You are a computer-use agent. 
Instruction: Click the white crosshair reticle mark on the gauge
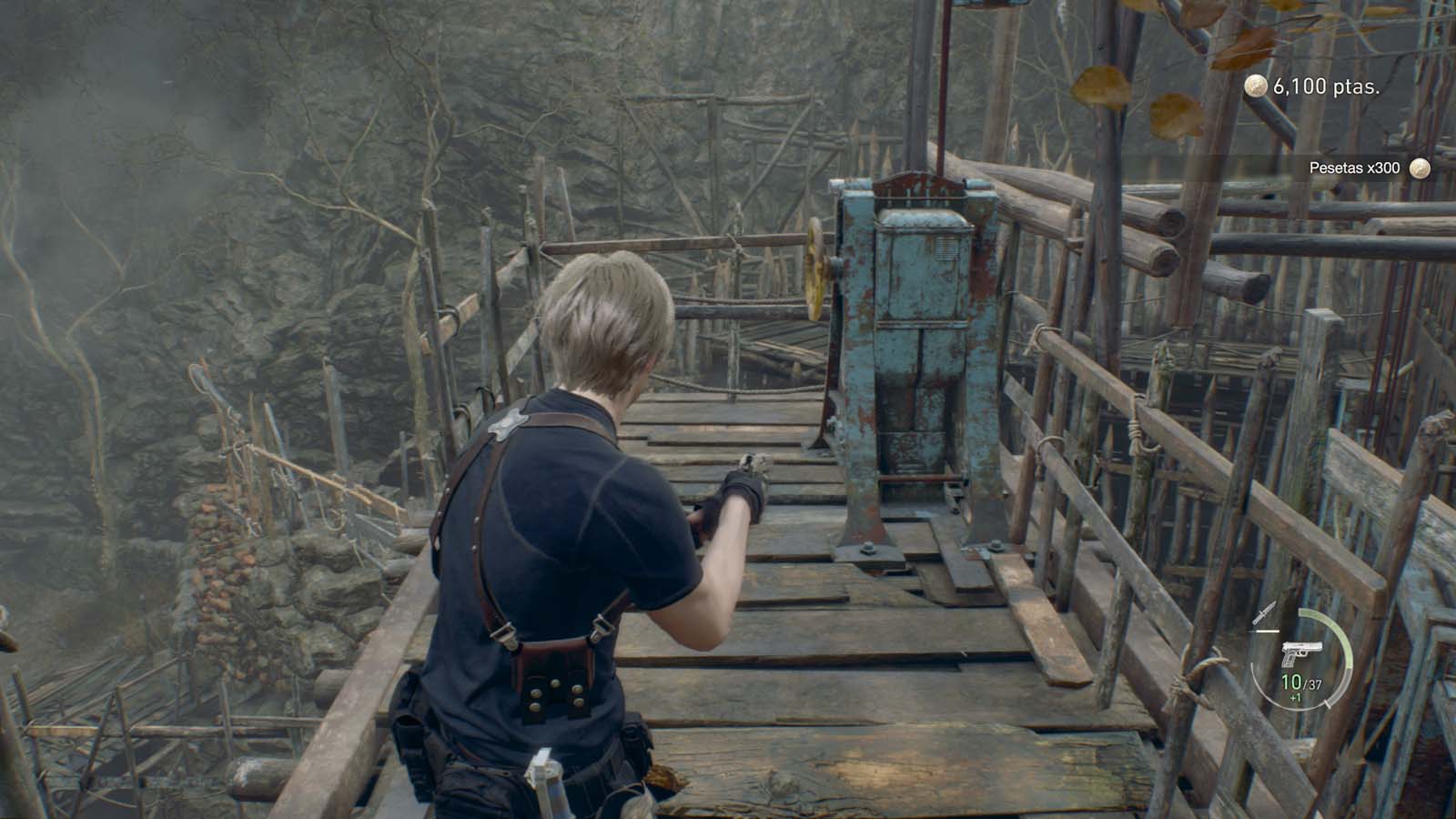coord(1327,703)
